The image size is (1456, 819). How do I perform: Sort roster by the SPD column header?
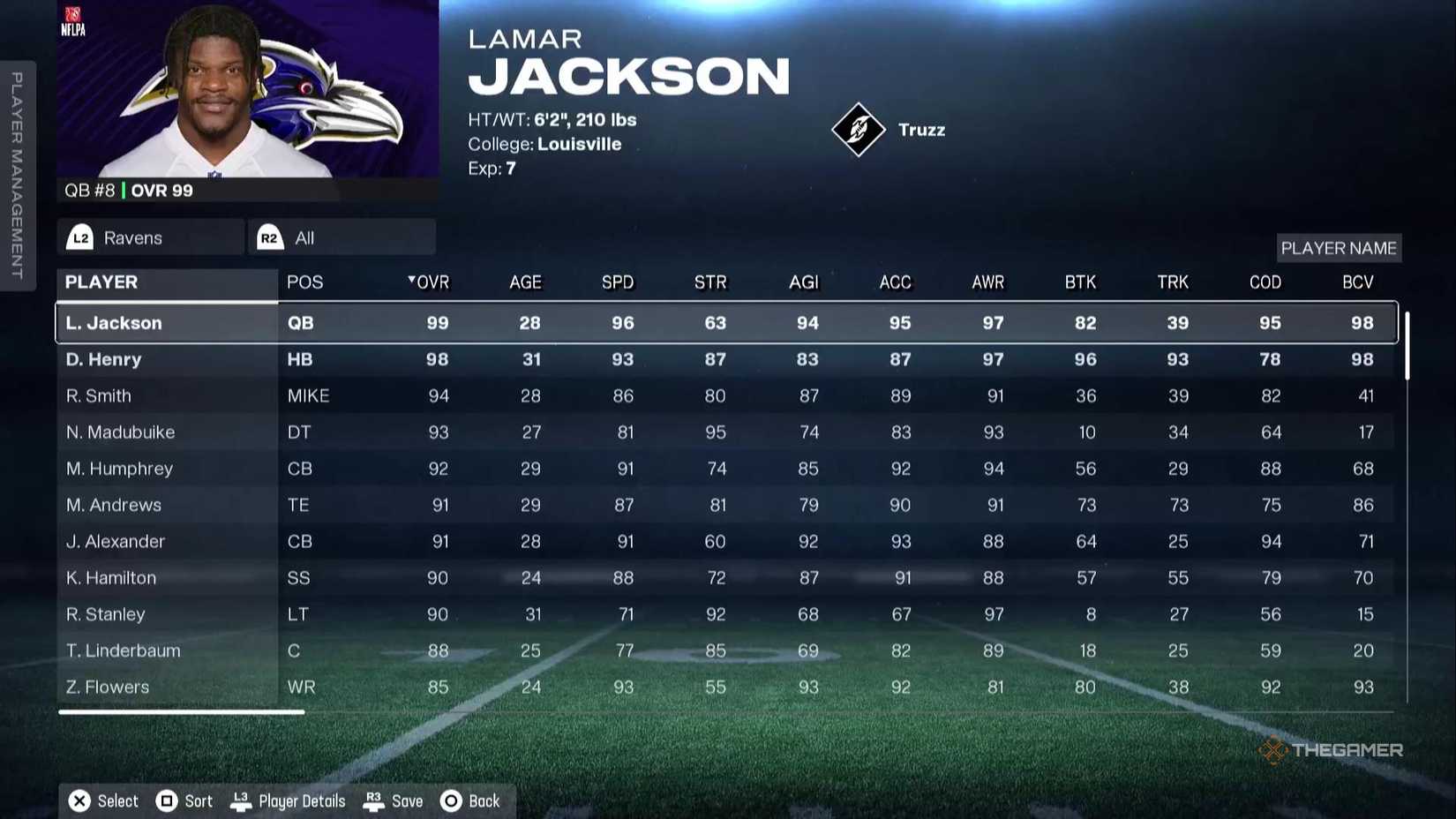617,282
